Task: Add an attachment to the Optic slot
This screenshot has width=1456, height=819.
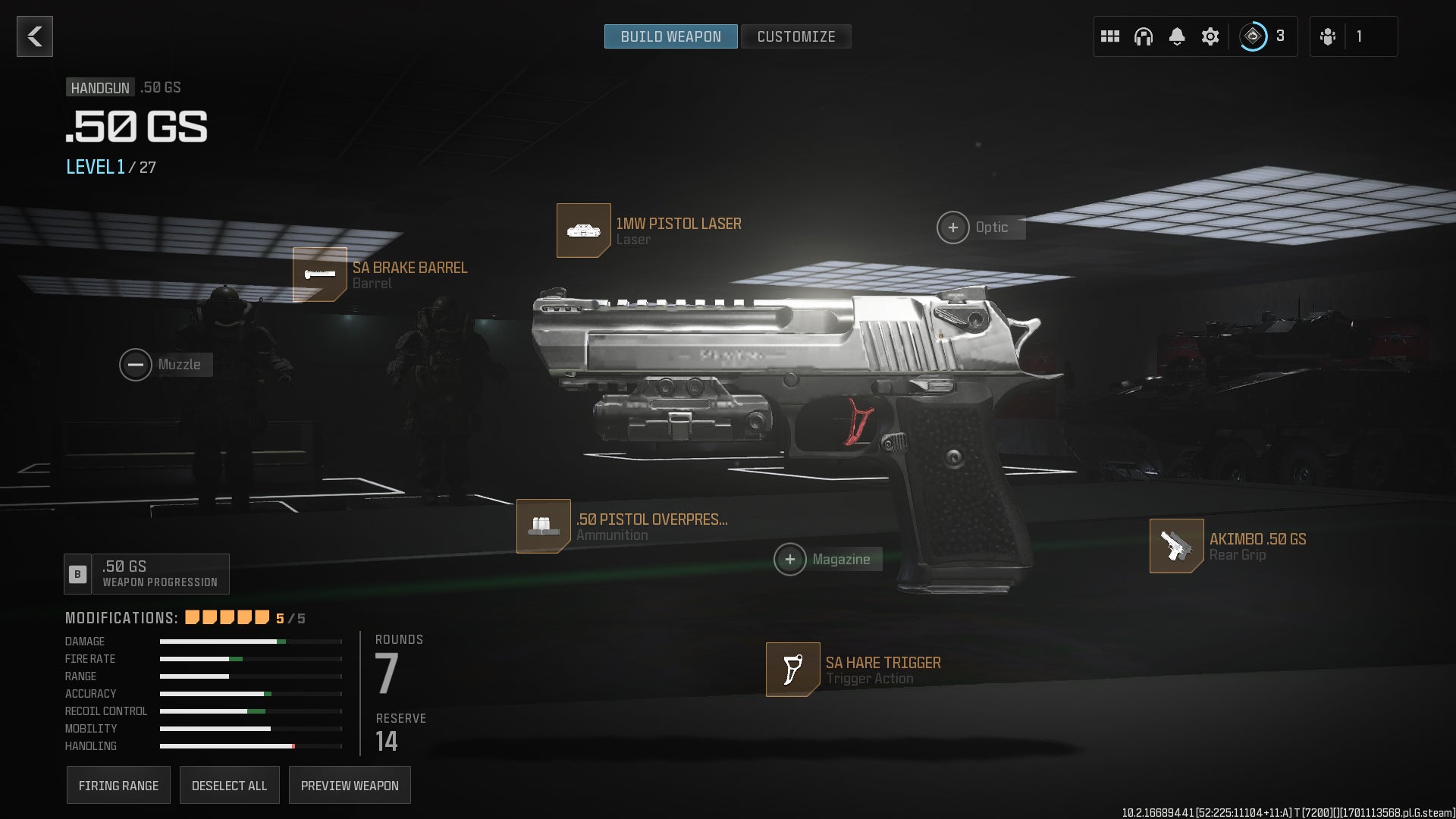Action: (x=952, y=227)
